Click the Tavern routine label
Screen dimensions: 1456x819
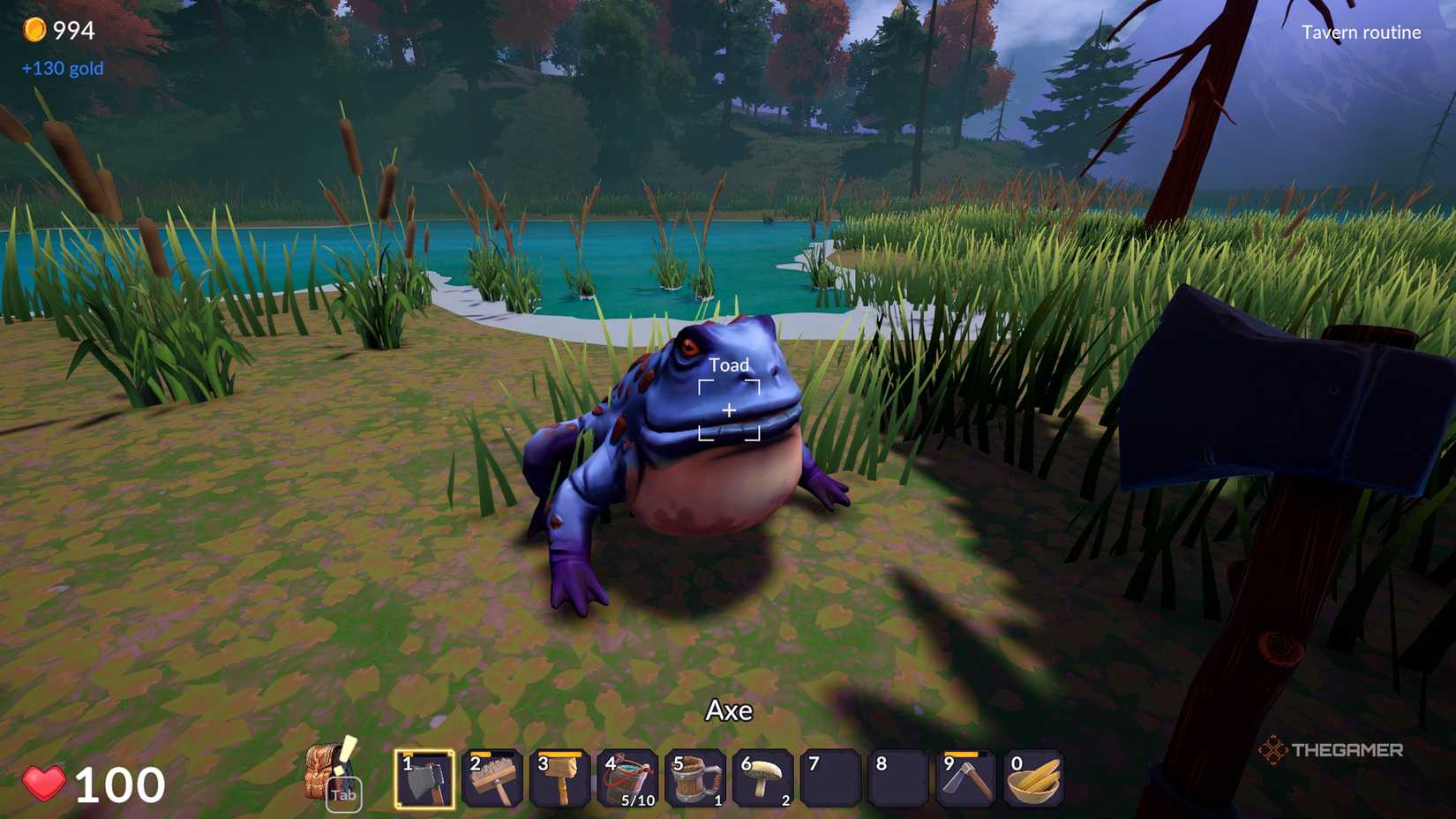1362,33
